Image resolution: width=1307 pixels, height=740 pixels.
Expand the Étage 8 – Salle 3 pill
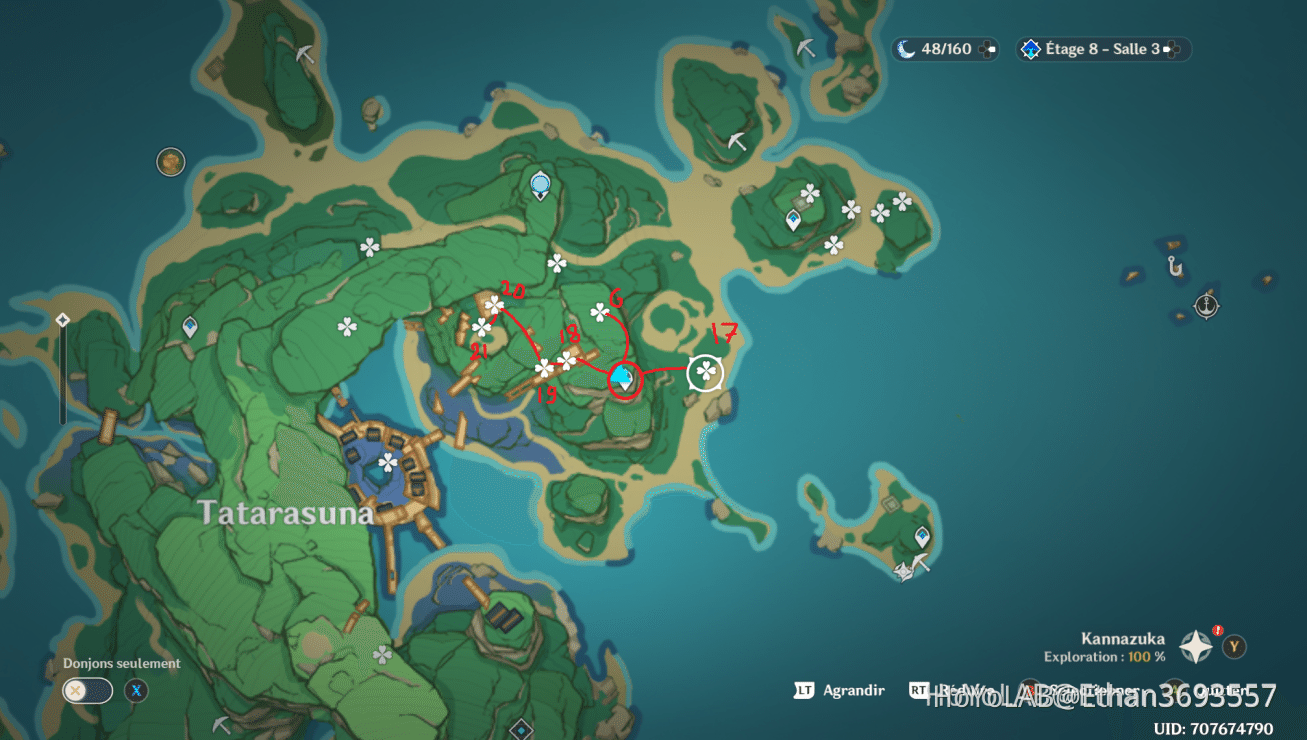click(x=1101, y=48)
